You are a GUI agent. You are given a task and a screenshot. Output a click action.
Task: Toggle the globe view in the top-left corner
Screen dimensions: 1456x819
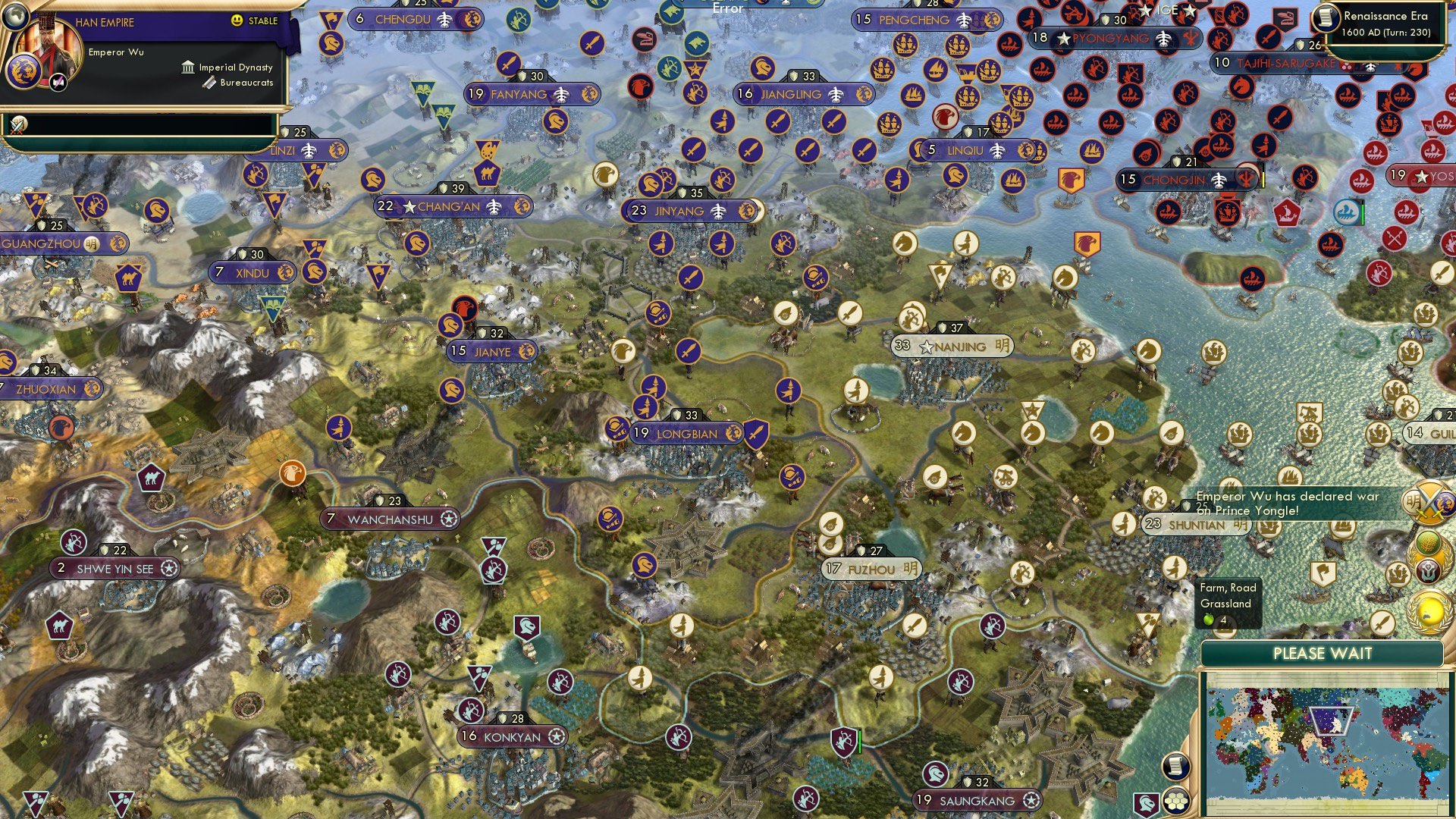click(x=15, y=16)
